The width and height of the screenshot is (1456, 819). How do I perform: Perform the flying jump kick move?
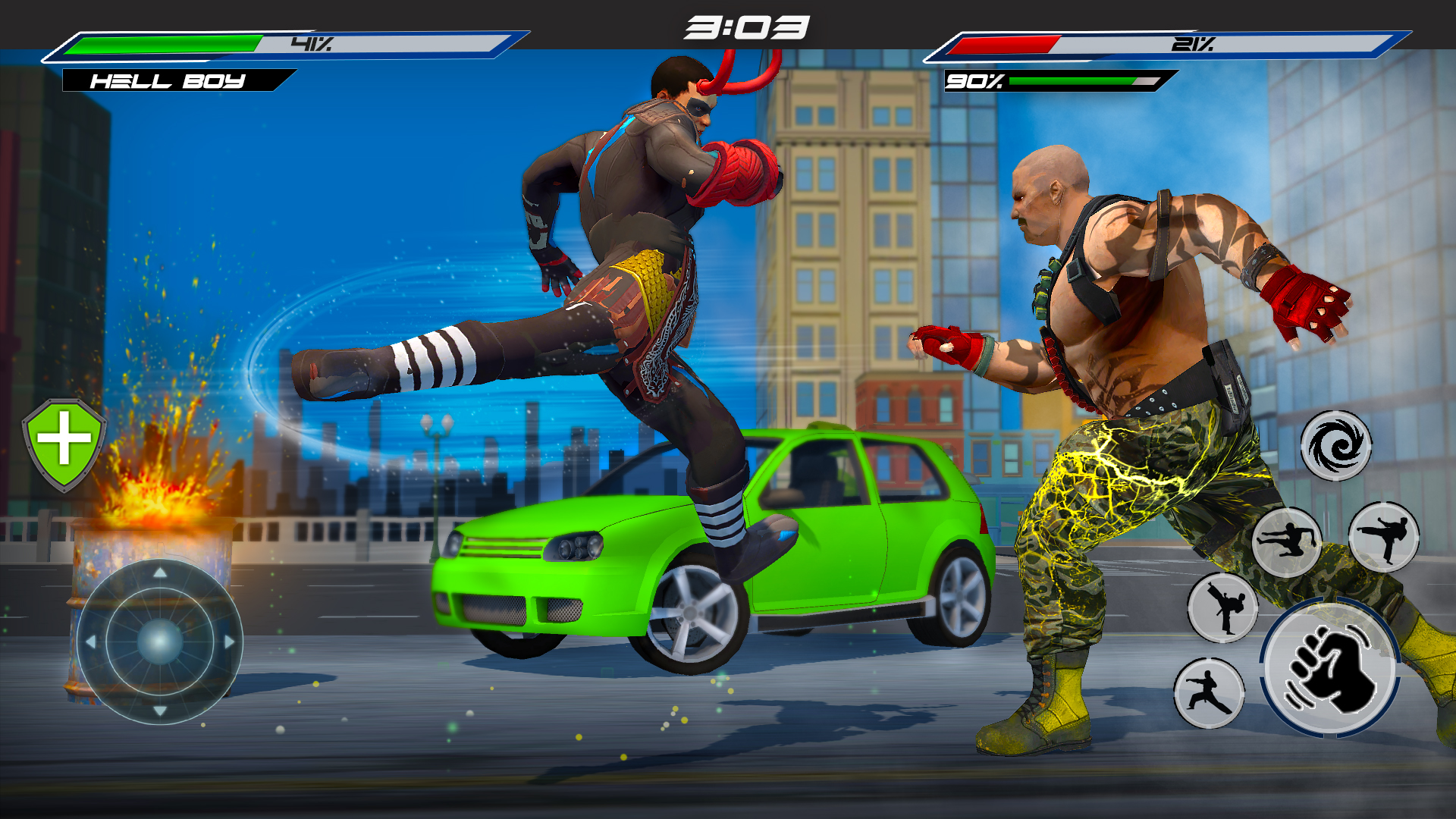coord(1286,541)
